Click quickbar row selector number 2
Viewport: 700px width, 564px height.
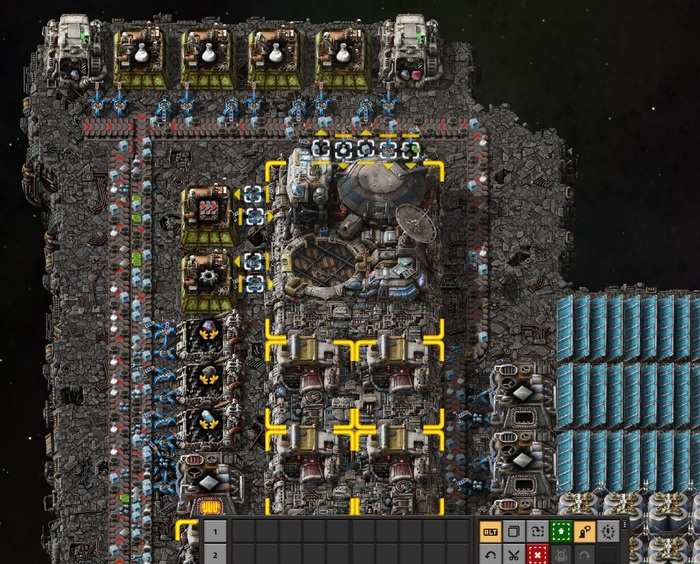[x=214, y=554]
